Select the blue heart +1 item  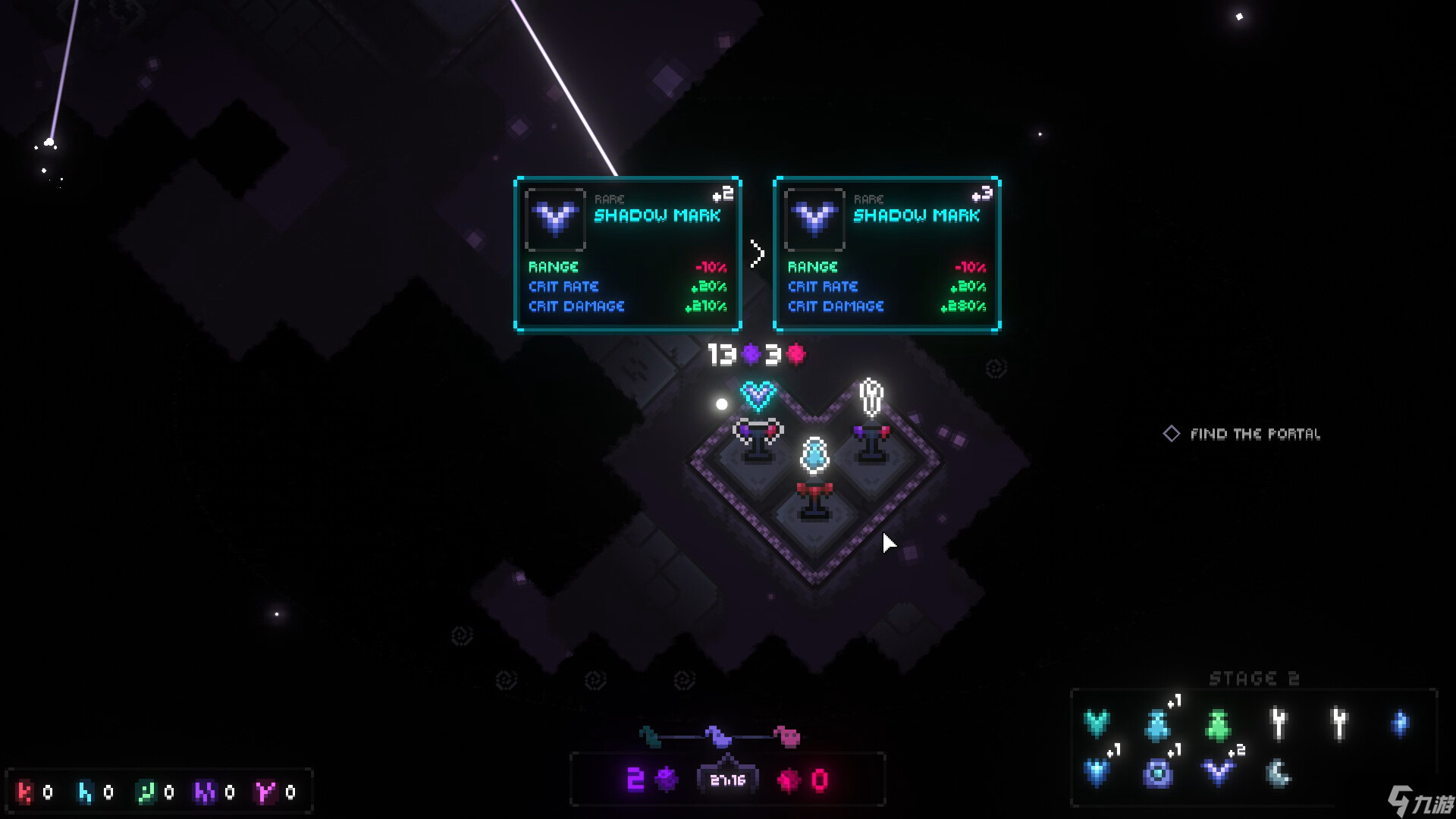coord(1097,773)
